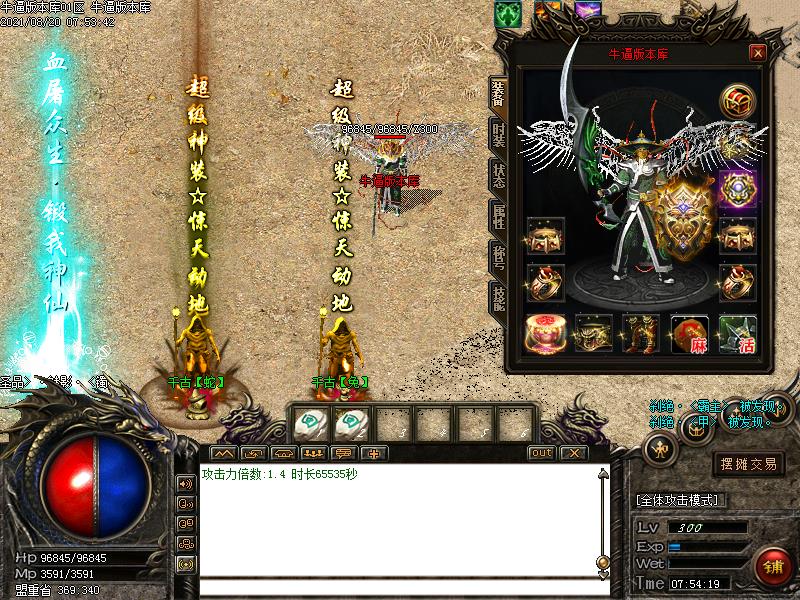This screenshot has height=600, width=800.
Task: Use the first hotbar scroll item
Action: (x=311, y=424)
